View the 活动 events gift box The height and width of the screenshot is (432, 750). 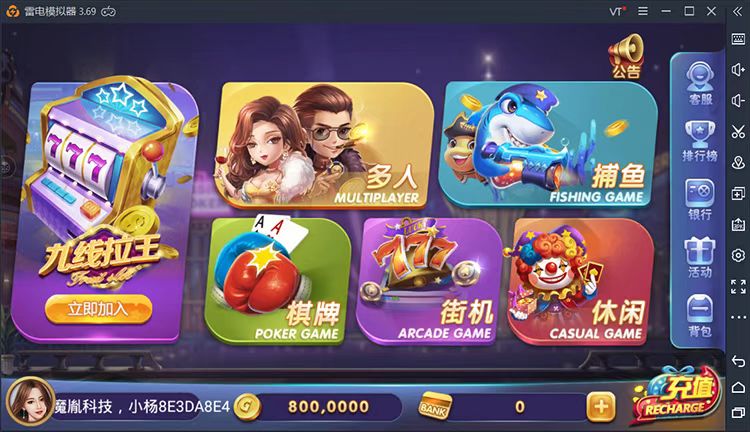coord(699,256)
